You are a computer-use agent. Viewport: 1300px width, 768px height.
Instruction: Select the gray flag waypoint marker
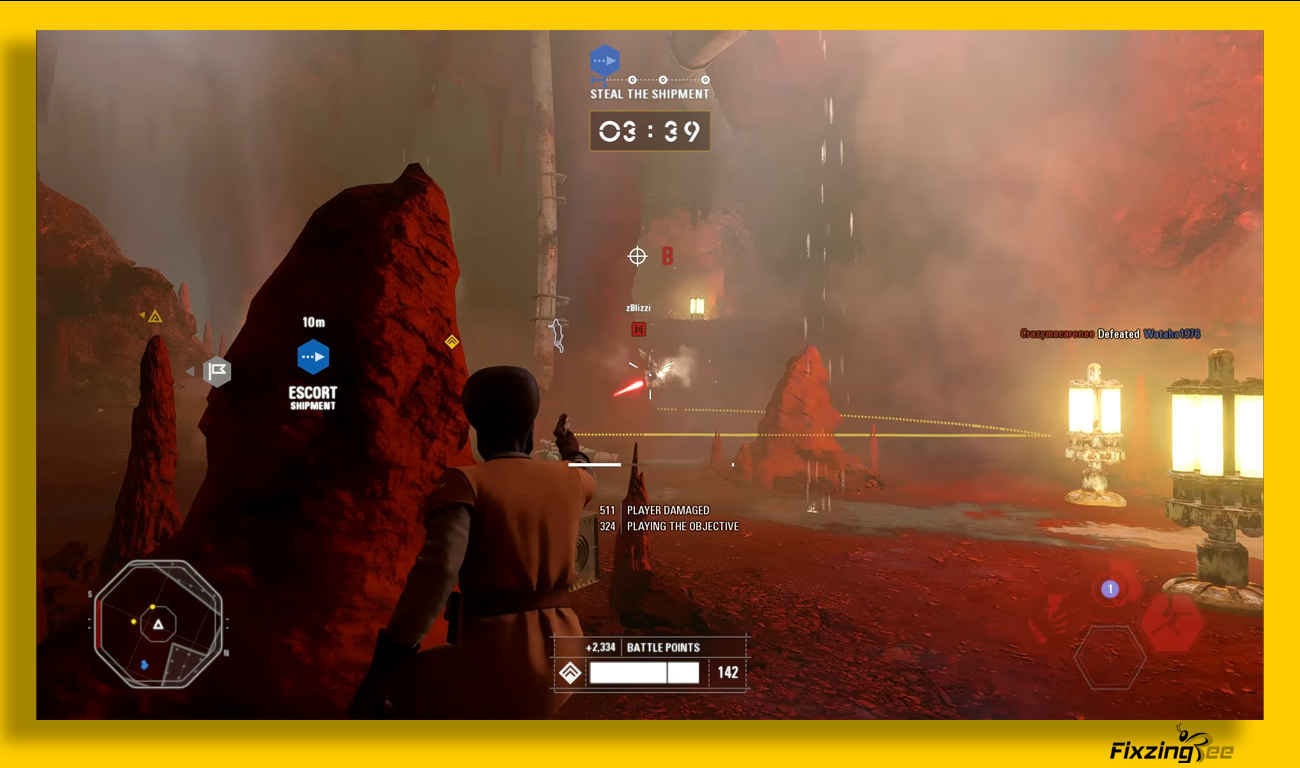217,372
